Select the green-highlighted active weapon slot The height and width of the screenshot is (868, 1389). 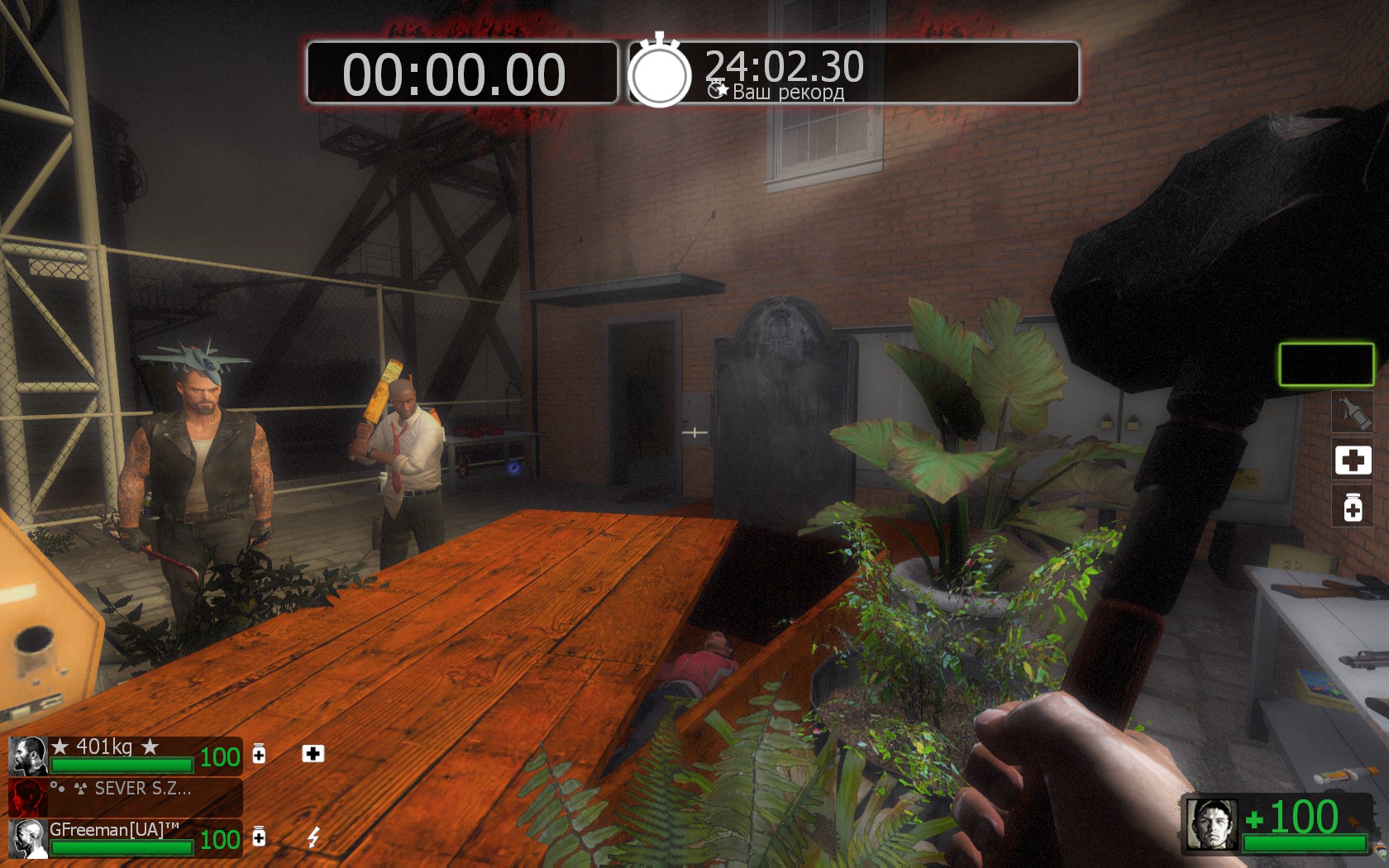click(1326, 365)
